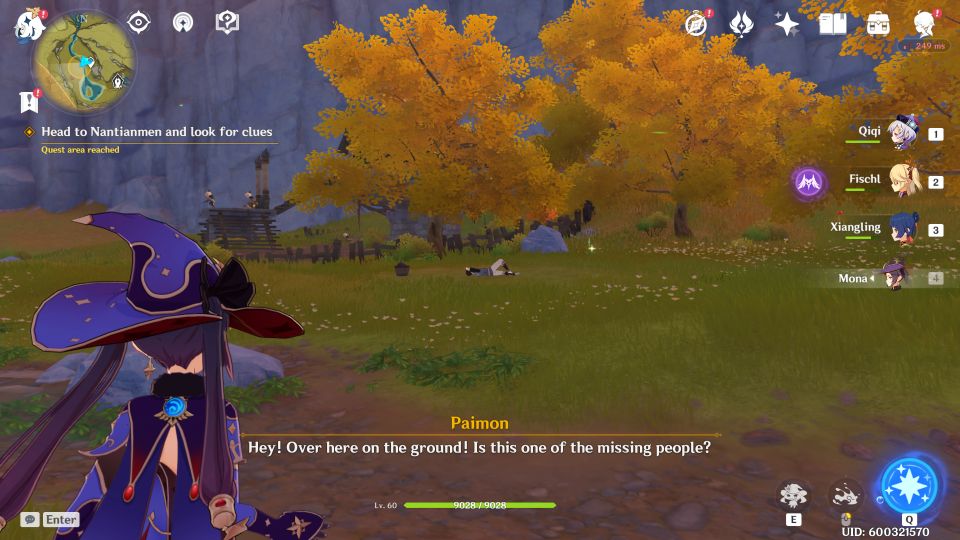Select the Nantianmen quest objective tracker
Viewport: 960px width, 540px height.
point(156,132)
